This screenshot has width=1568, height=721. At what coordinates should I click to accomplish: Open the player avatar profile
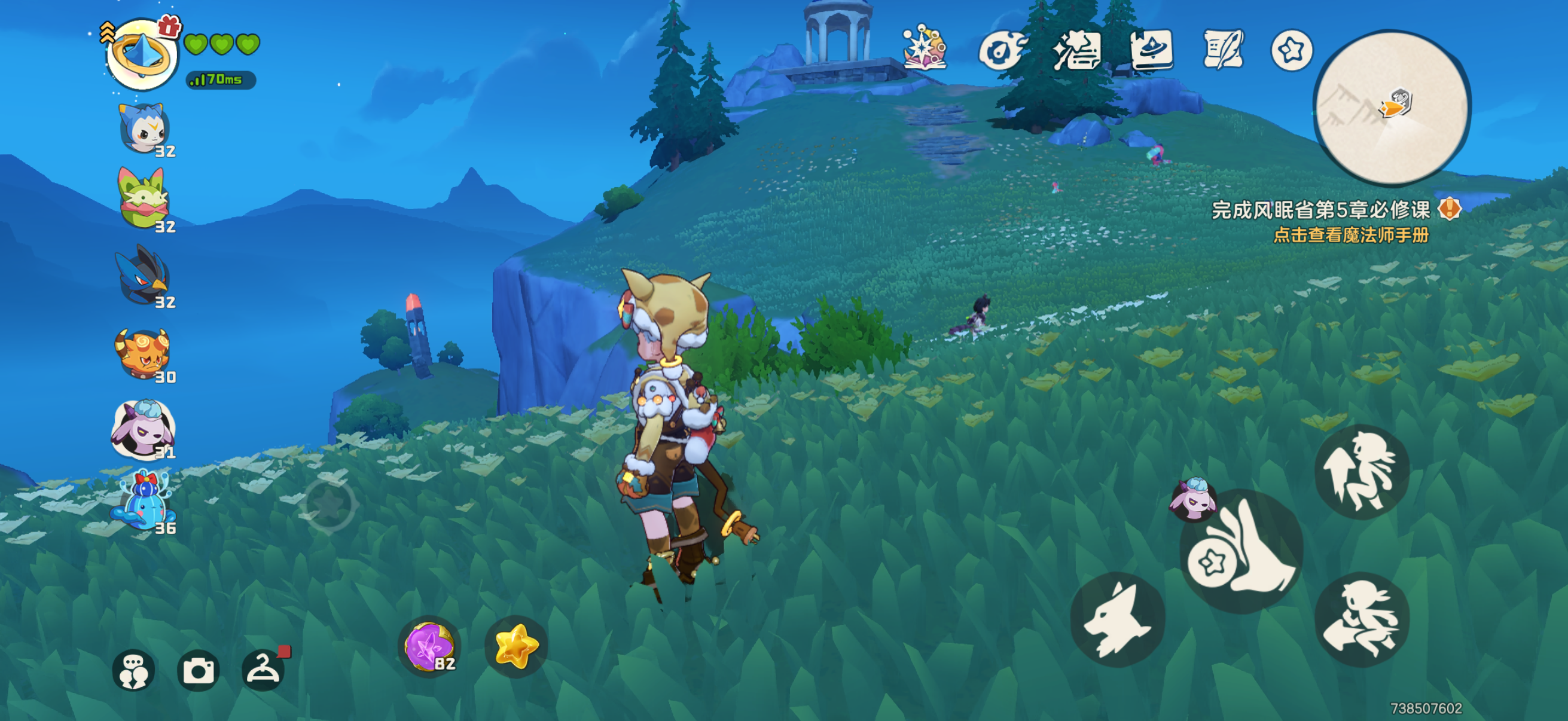[x=142, y=55]
